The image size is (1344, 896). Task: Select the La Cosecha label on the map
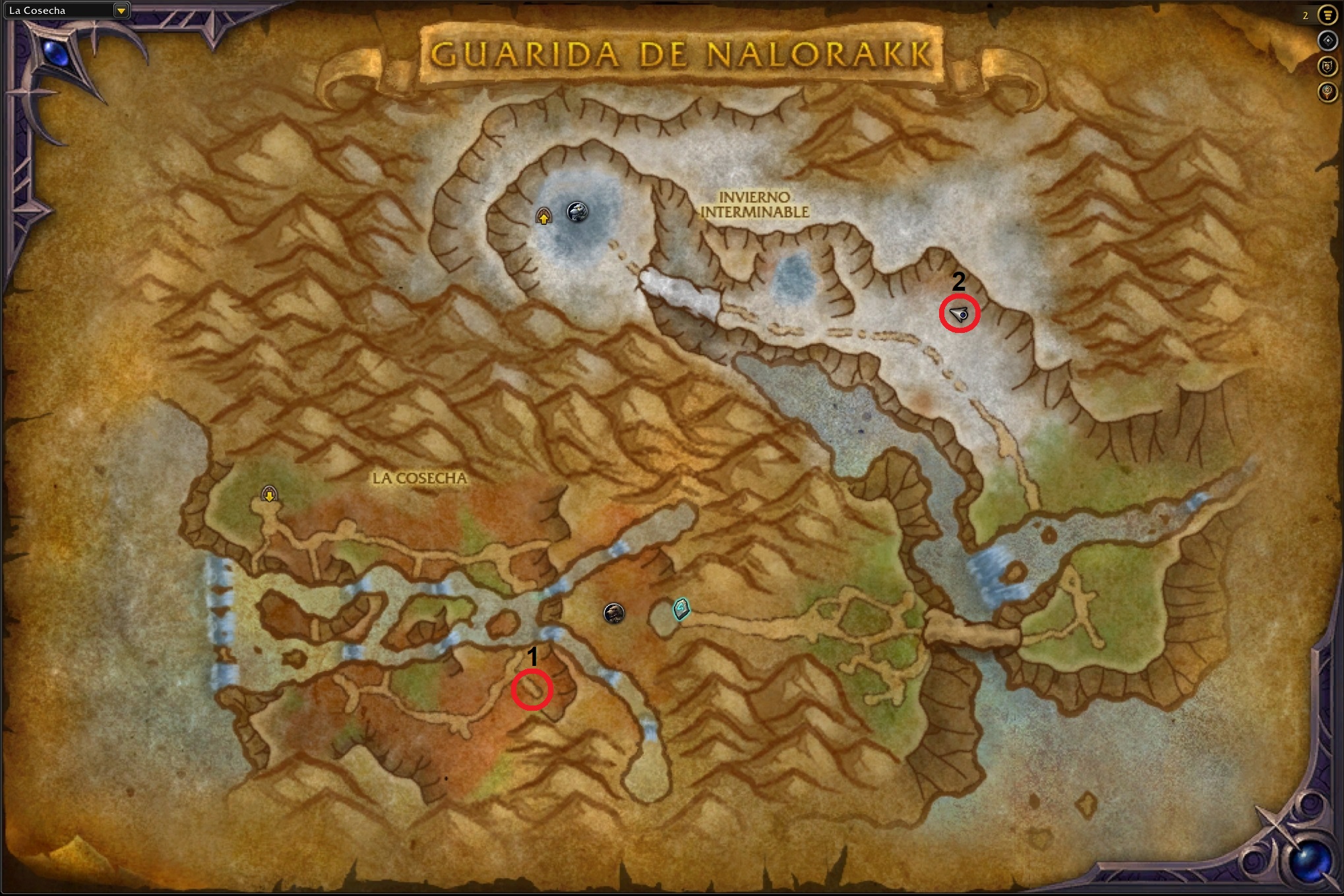pyautogui.click(x=419, y=479)
